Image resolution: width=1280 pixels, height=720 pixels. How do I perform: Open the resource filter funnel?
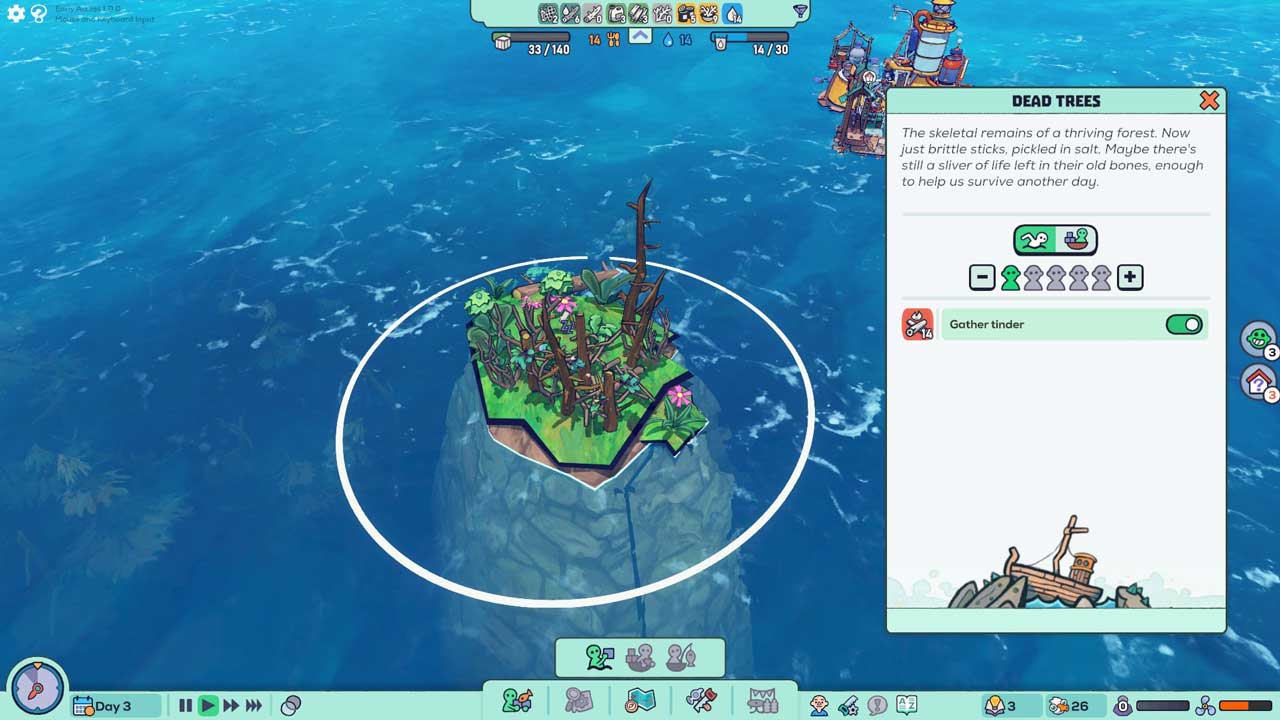click(800, 12)
